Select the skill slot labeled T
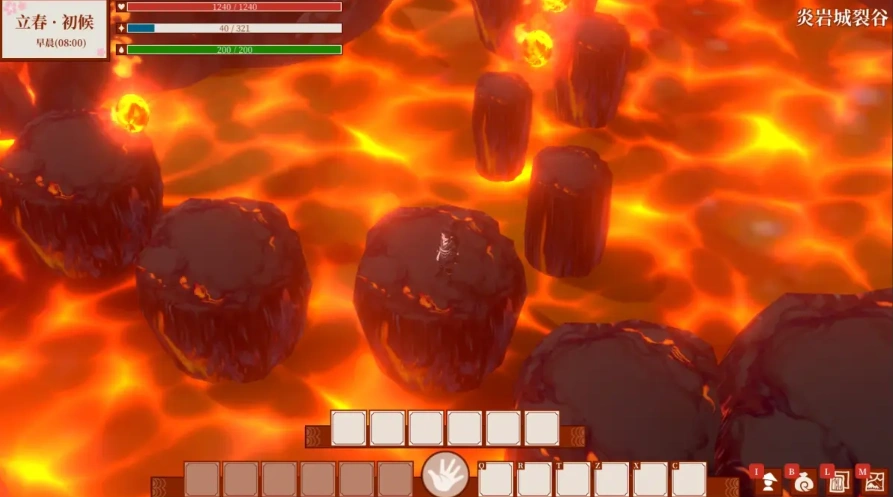The height and width of the screenshot is (497, 893). pos(573,480)
